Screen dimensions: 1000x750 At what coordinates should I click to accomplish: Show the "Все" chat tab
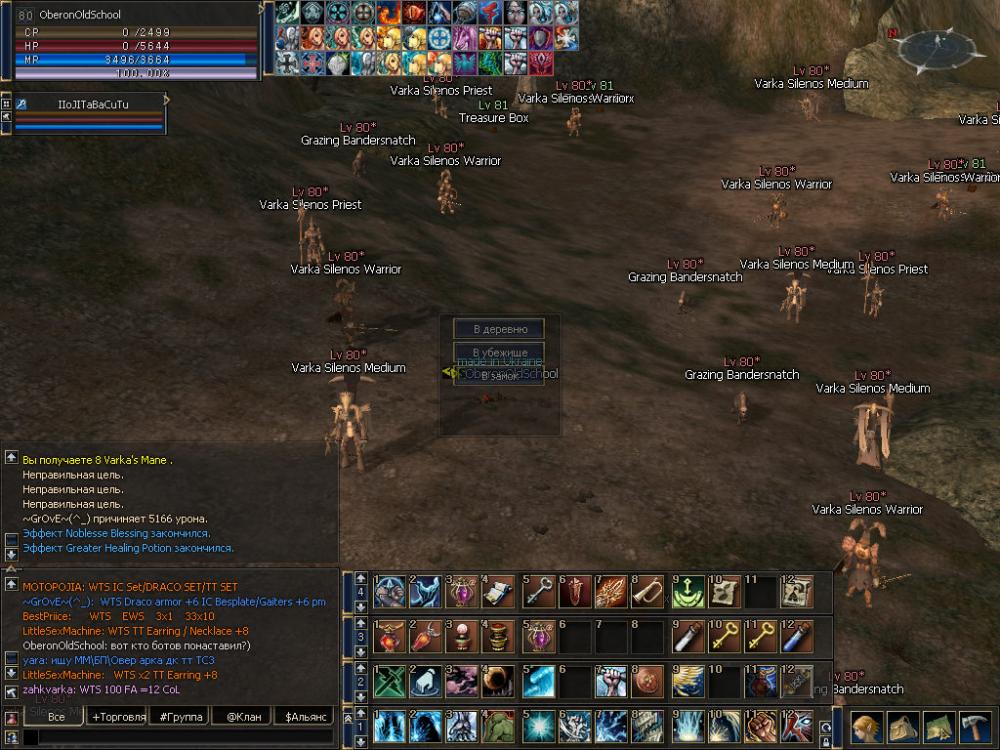tap(56, 716)
